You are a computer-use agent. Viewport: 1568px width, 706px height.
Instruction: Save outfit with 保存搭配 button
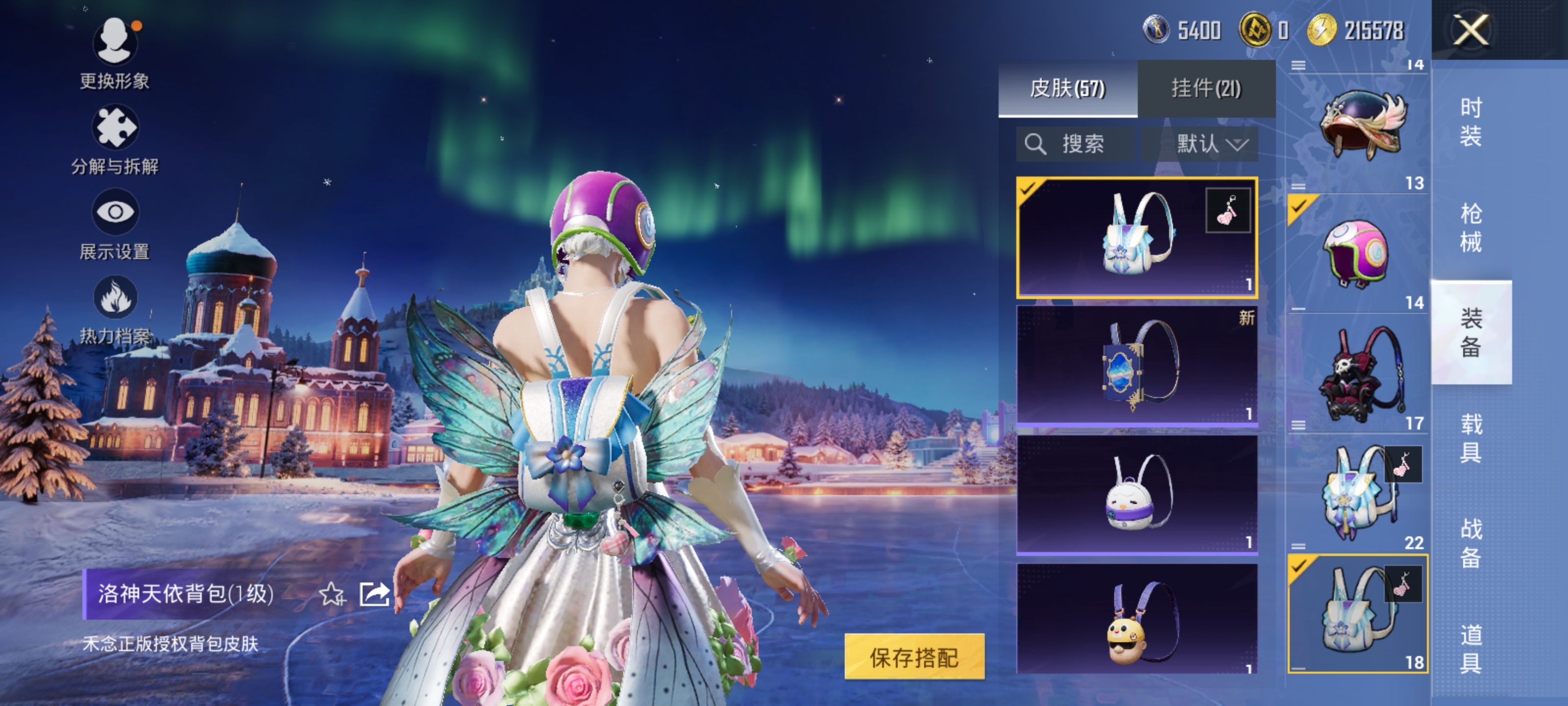pos(914,656)
